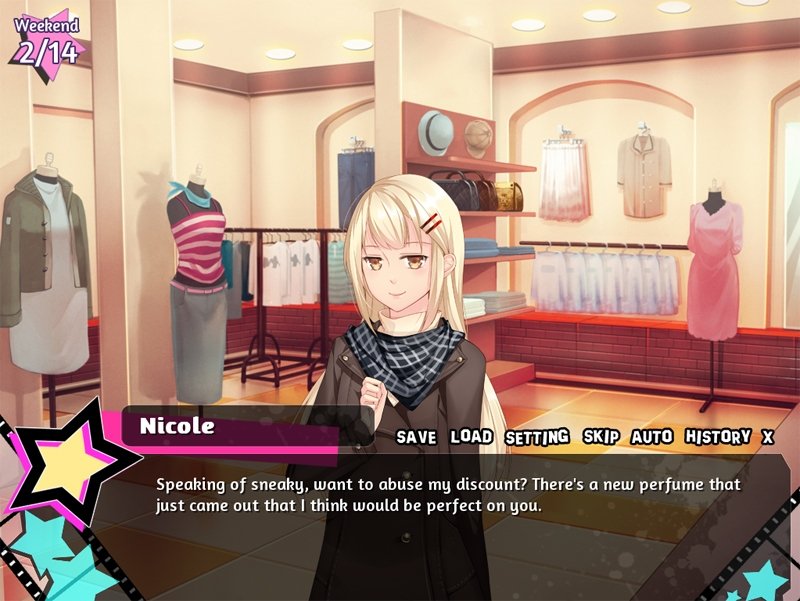Open the SETTING menu
This screenshot has width=800, height=601.
[537, 437]
